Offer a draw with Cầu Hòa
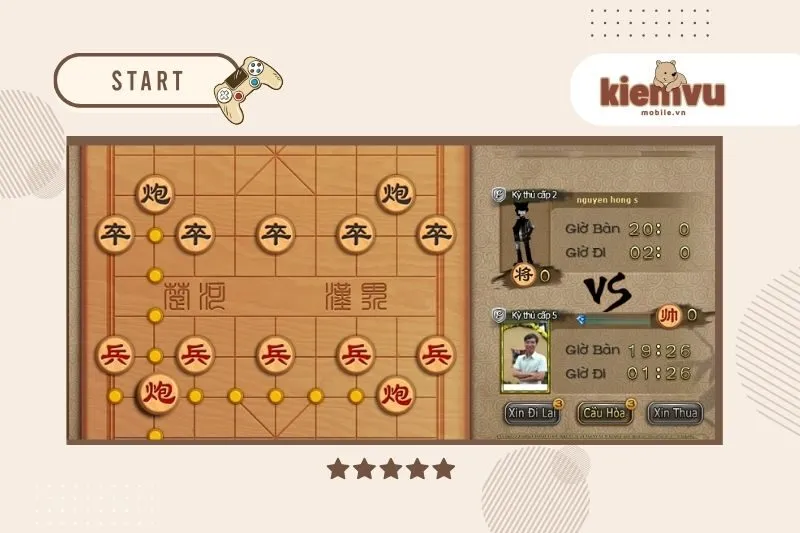The width and height of the screenshot is (800, 533). click(605, 413)
